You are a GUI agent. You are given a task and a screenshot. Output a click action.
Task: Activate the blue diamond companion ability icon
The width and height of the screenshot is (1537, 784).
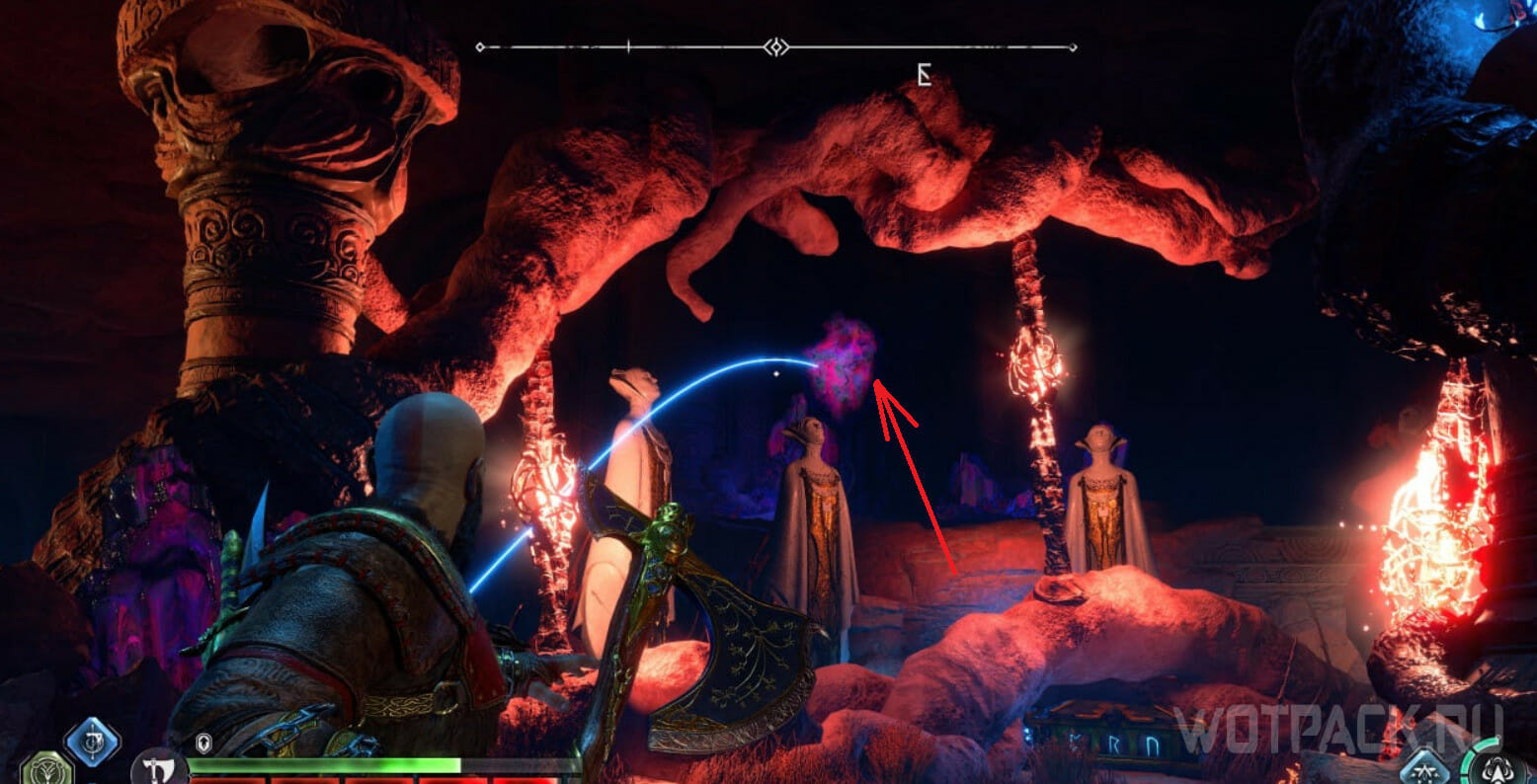(x=1424, y=766)
